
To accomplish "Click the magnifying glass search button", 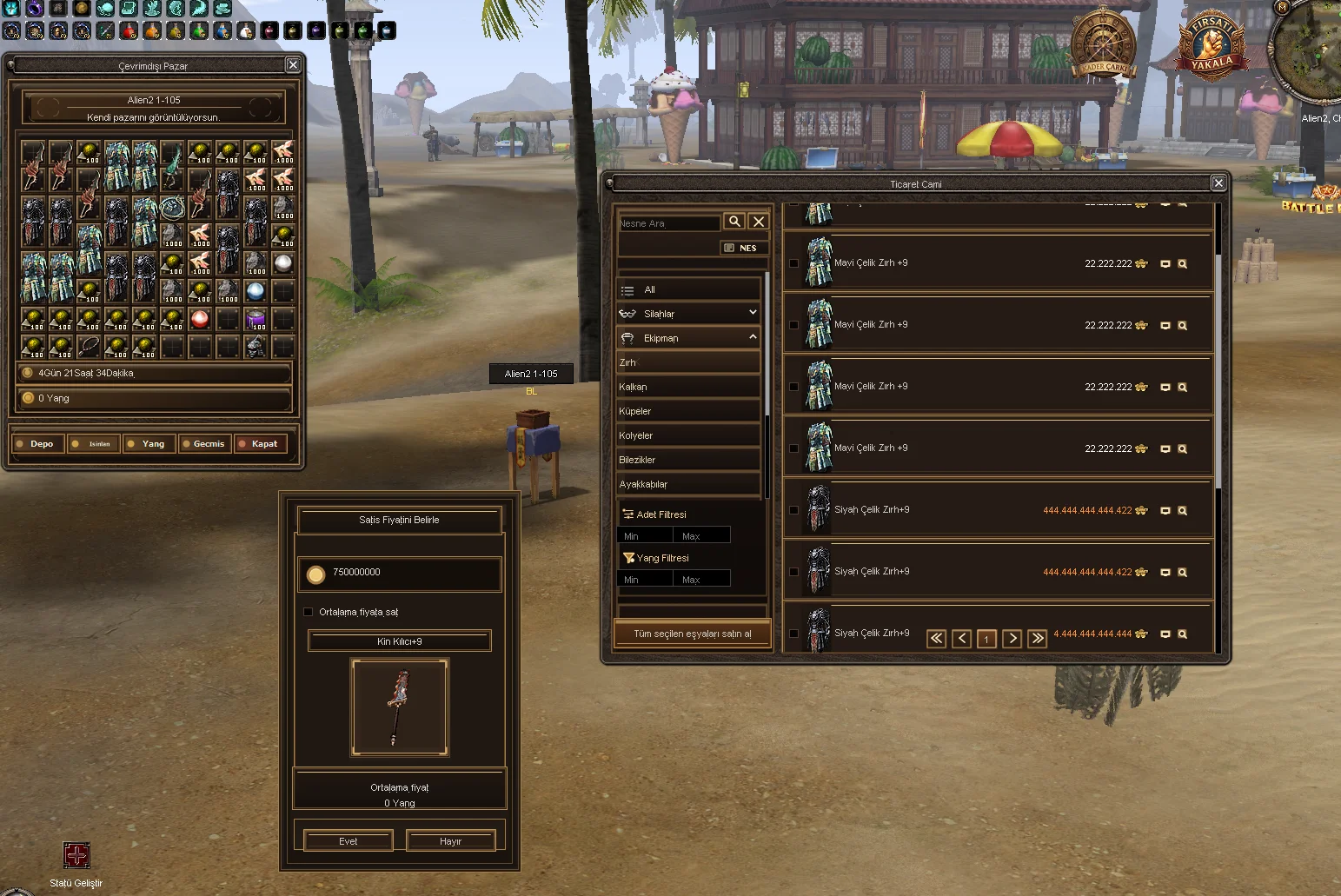I will tap(734, 222).
